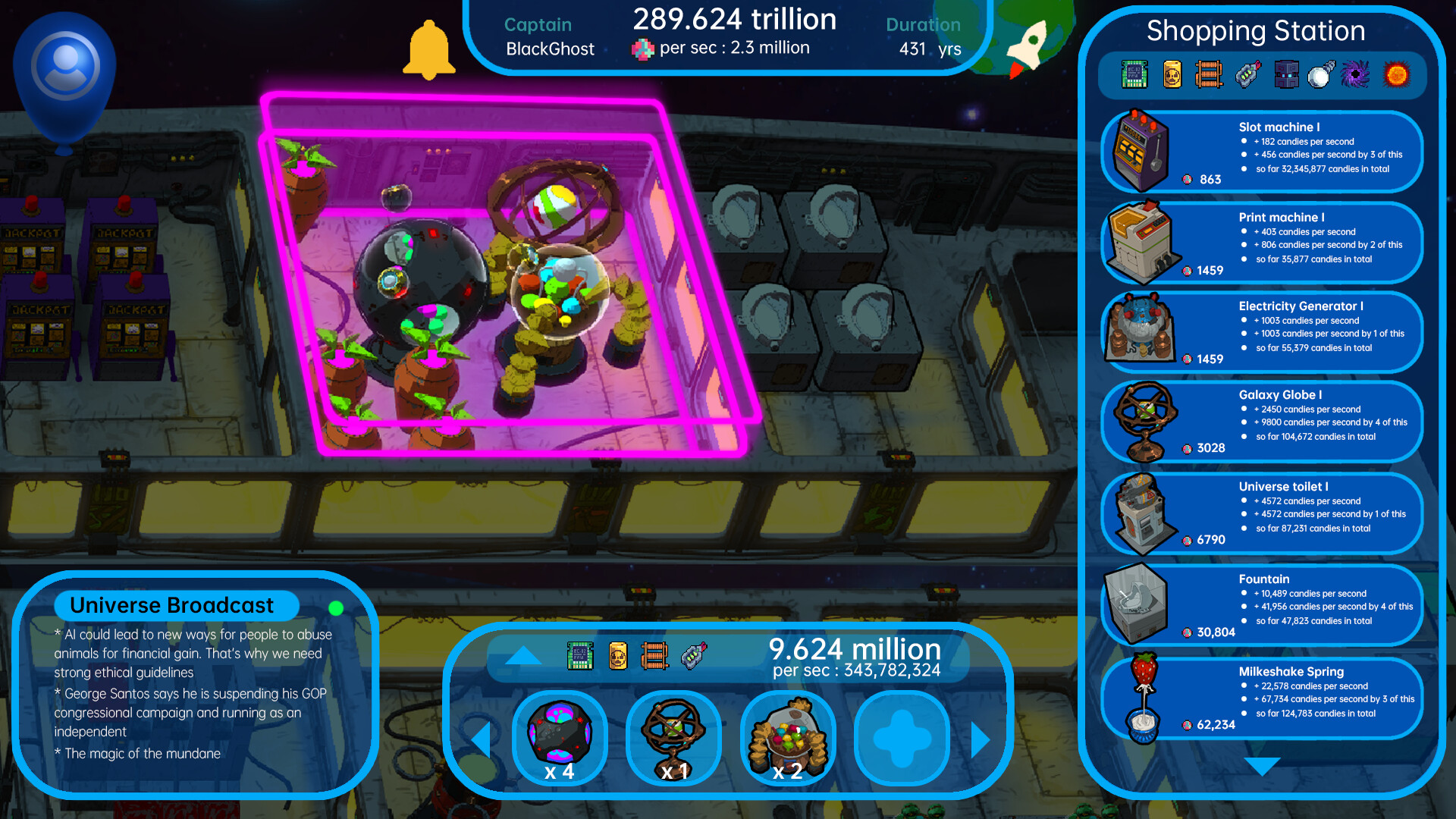Switch to the chip category in bottom bar
The image size is (1456, 819).
coord(581,654)
